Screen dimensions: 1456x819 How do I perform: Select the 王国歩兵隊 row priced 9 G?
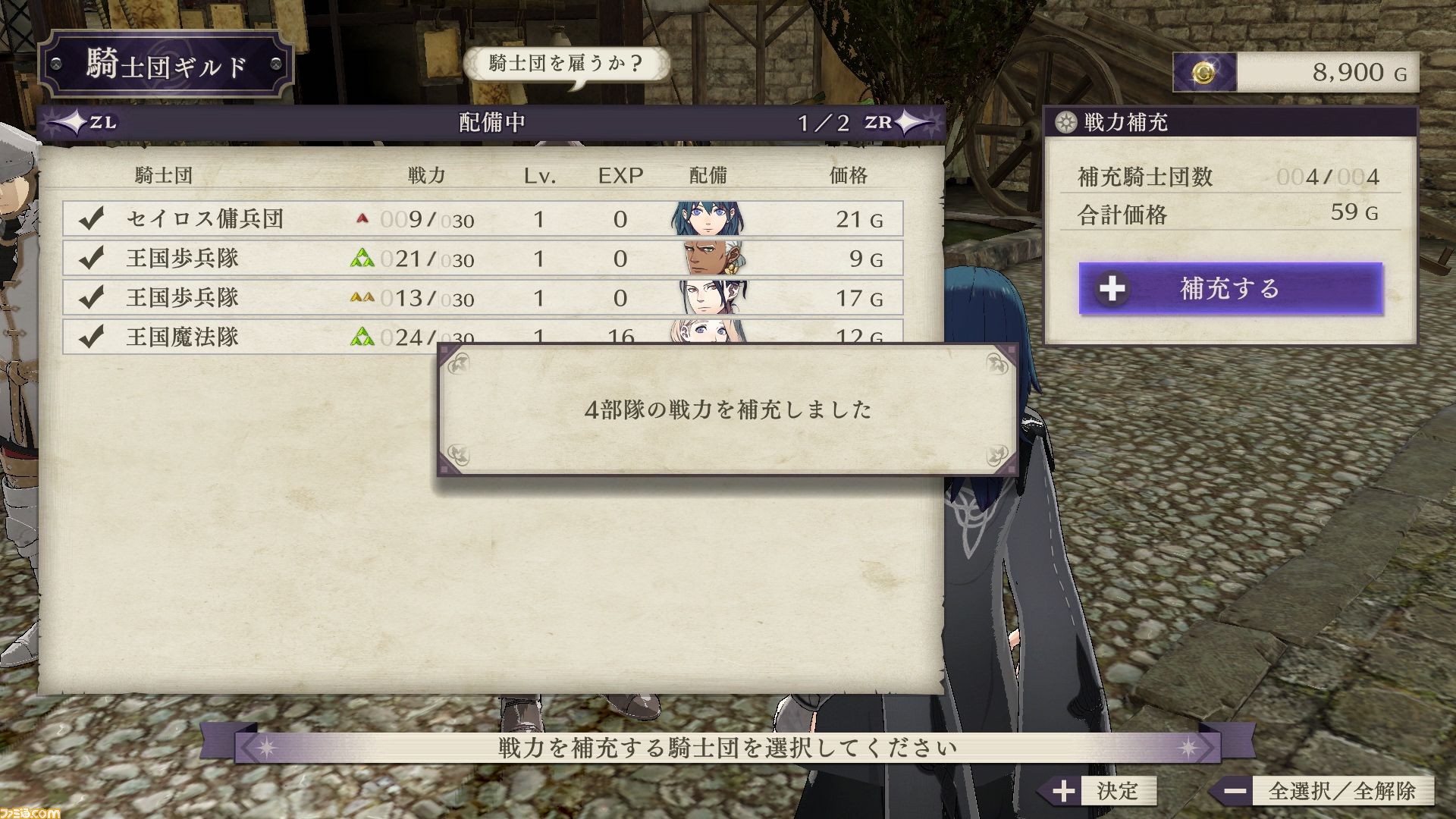(x=482, y=259)
